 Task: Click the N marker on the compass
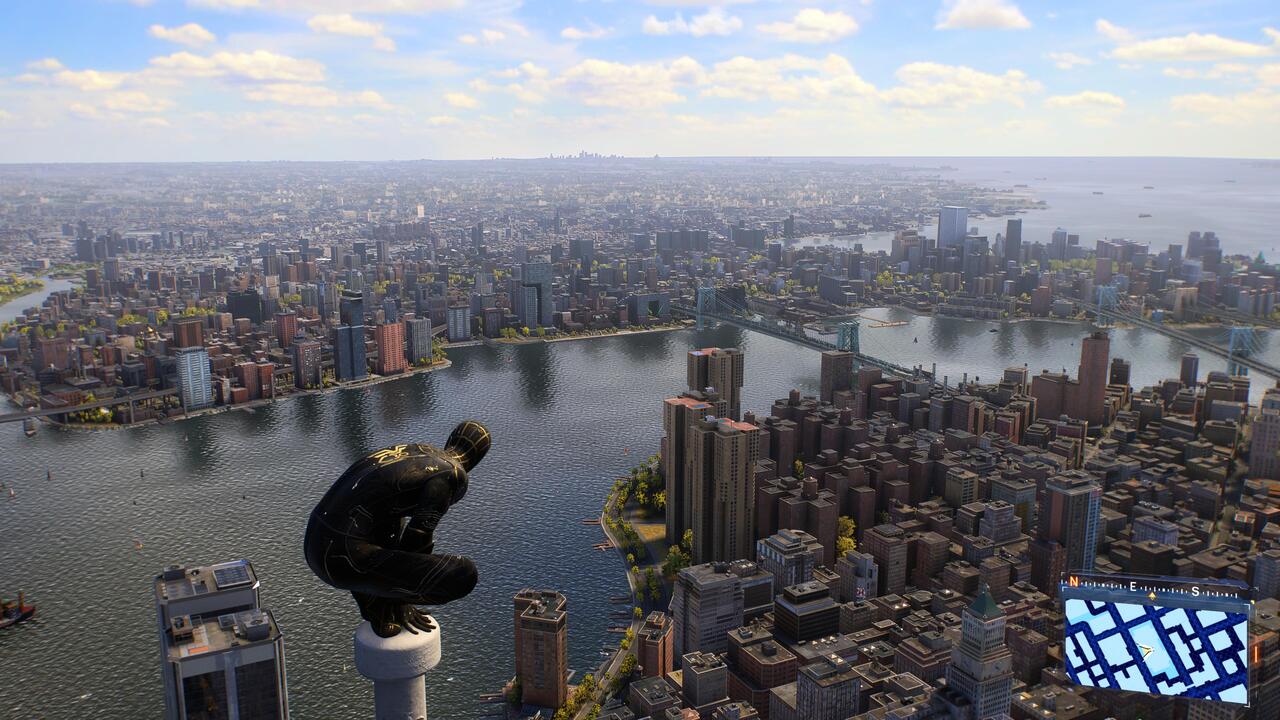tap(1073, 581)
